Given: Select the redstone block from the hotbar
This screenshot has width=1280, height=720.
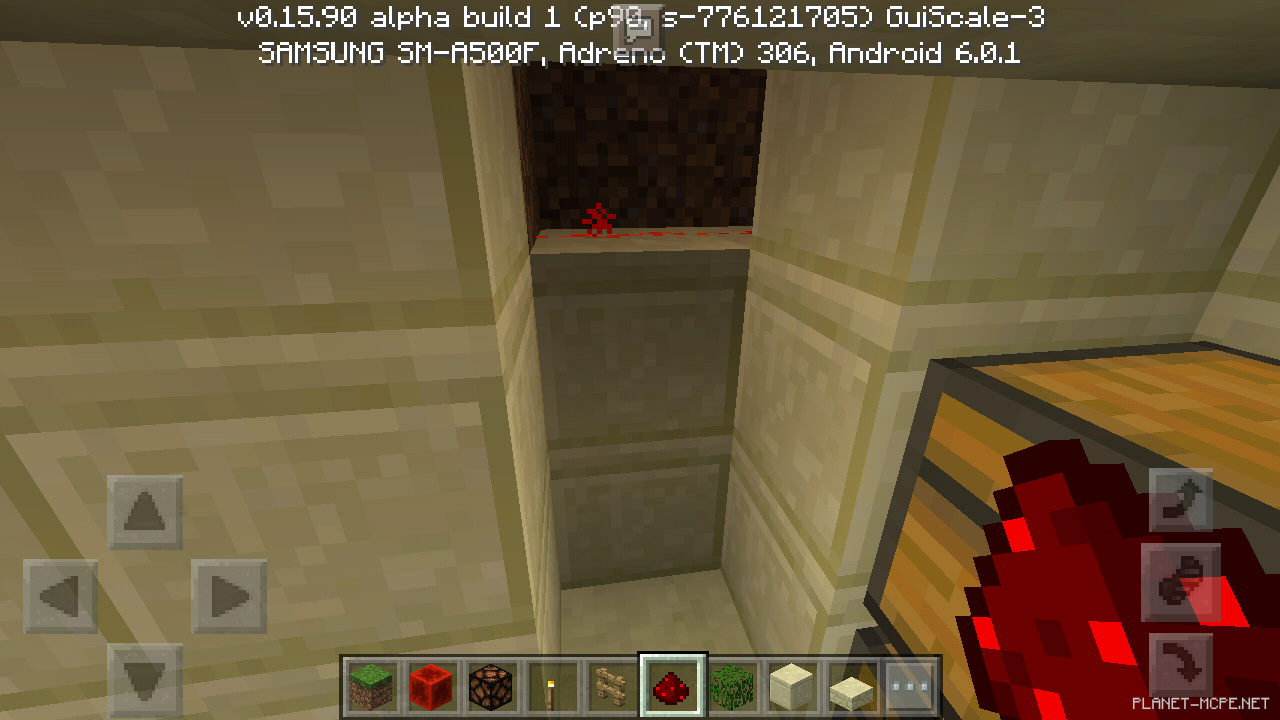Looking at the screenshot, I should (x=429, y=685).
